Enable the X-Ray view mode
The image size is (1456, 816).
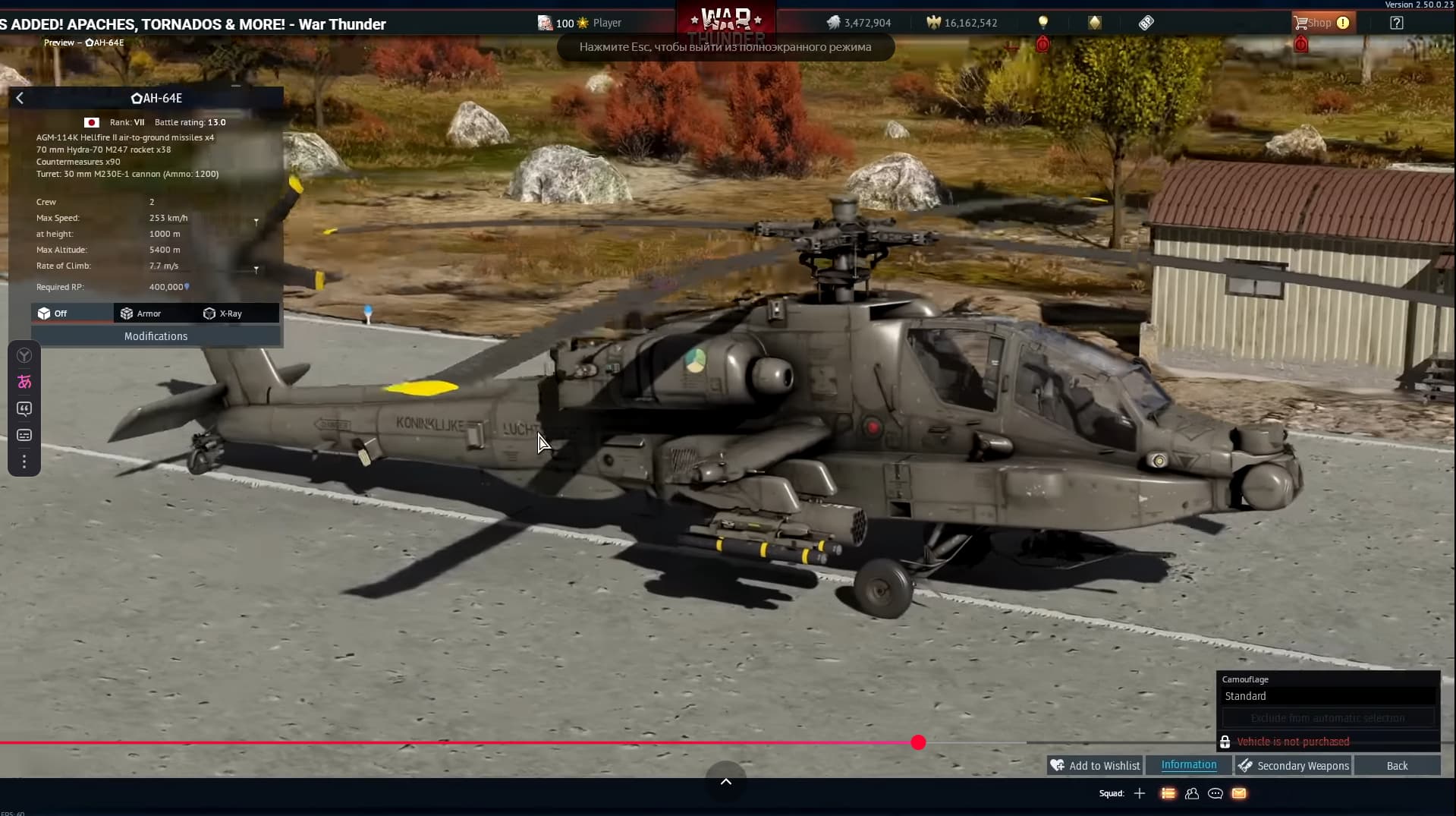[223, 313]
